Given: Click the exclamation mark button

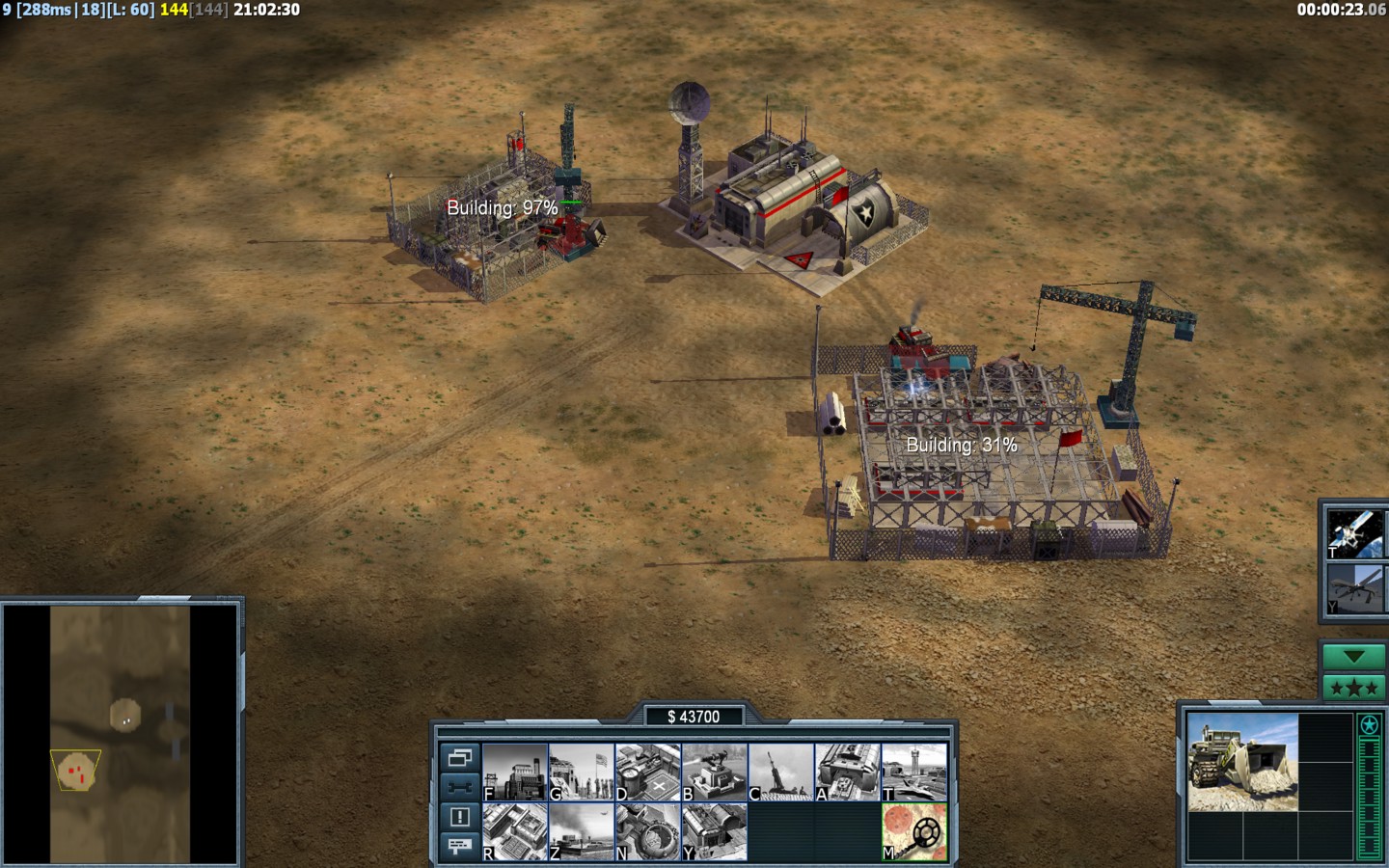Looking at the screenshot, I should (460, 817).
